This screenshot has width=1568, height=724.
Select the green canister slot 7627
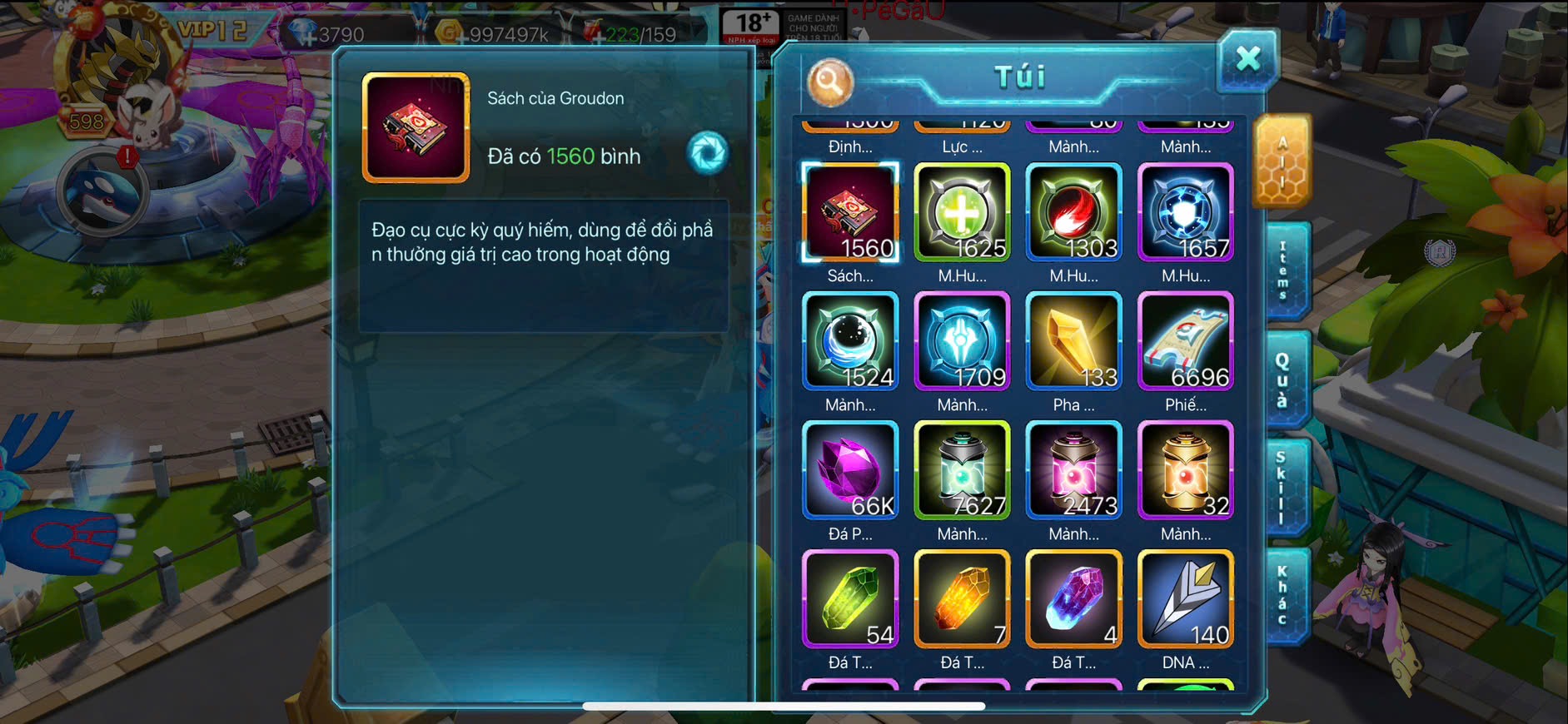point(962,471)
